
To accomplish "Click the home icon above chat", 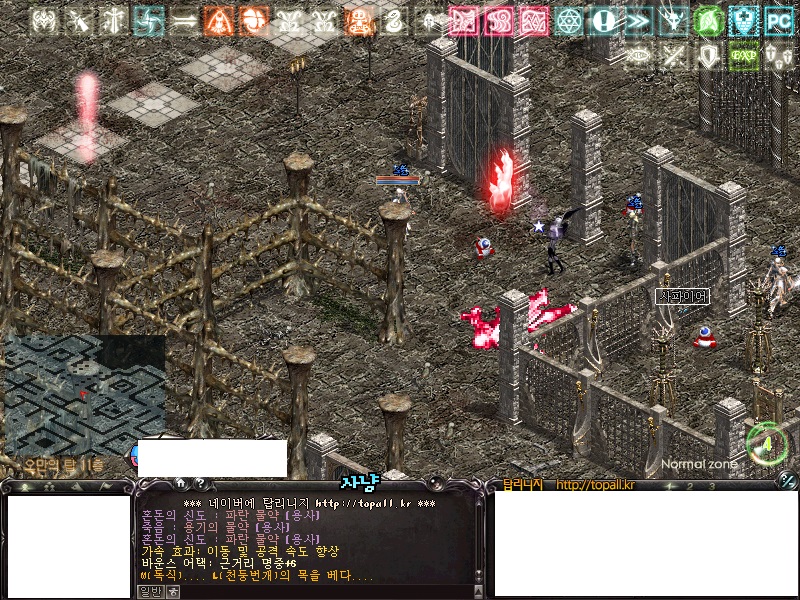I will 180,484.
